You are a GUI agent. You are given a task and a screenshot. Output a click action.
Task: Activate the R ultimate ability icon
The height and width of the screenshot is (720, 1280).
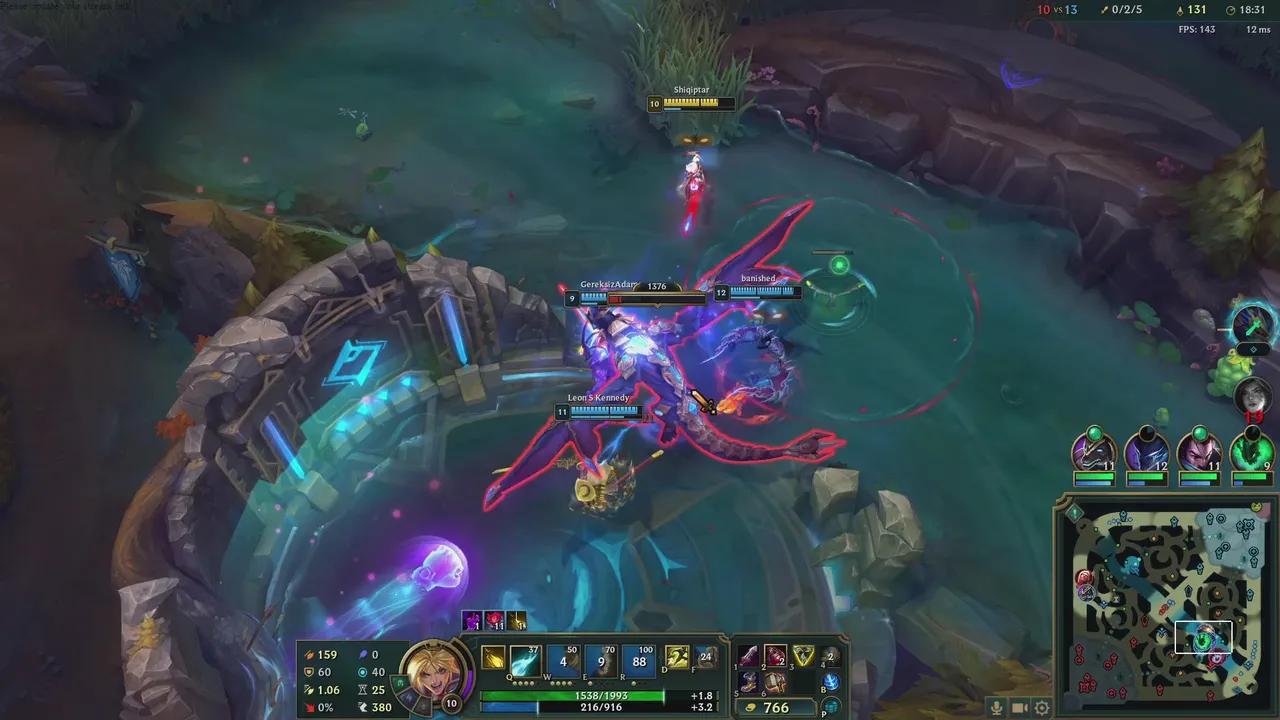click(x=637, y=660)
